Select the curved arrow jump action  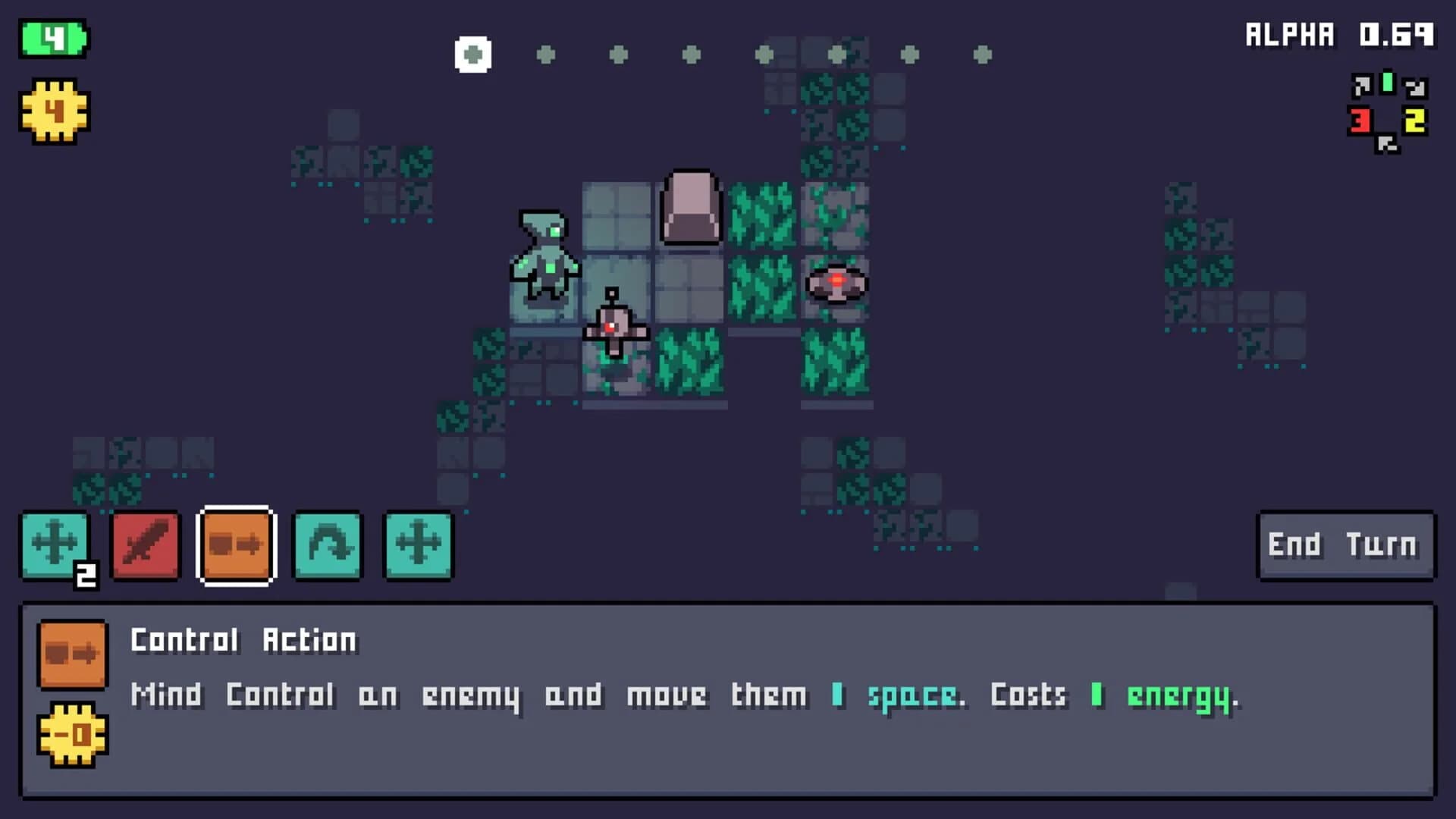coord(328,544)
